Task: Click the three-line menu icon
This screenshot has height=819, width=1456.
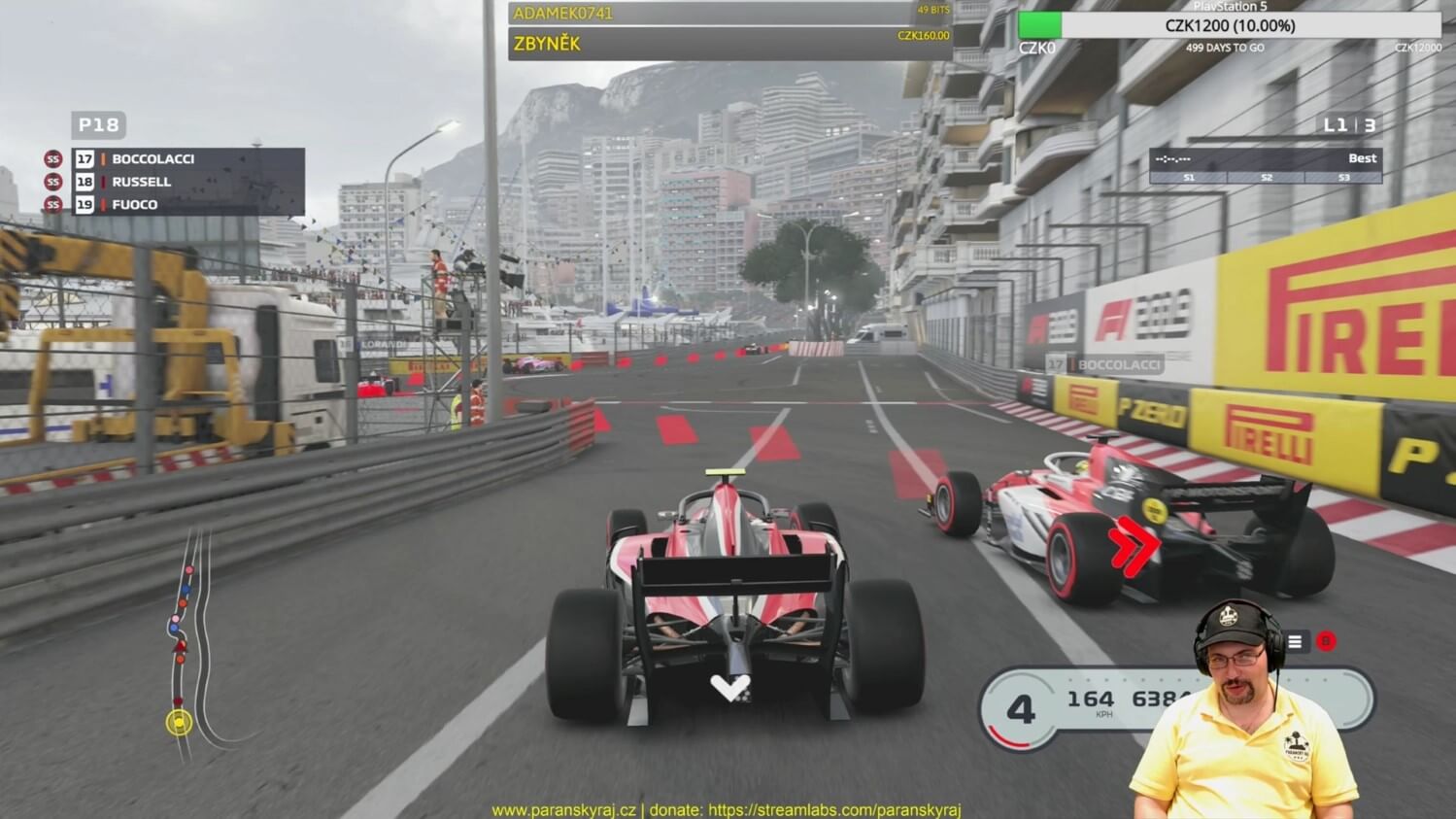Action: coord(1295,641)
